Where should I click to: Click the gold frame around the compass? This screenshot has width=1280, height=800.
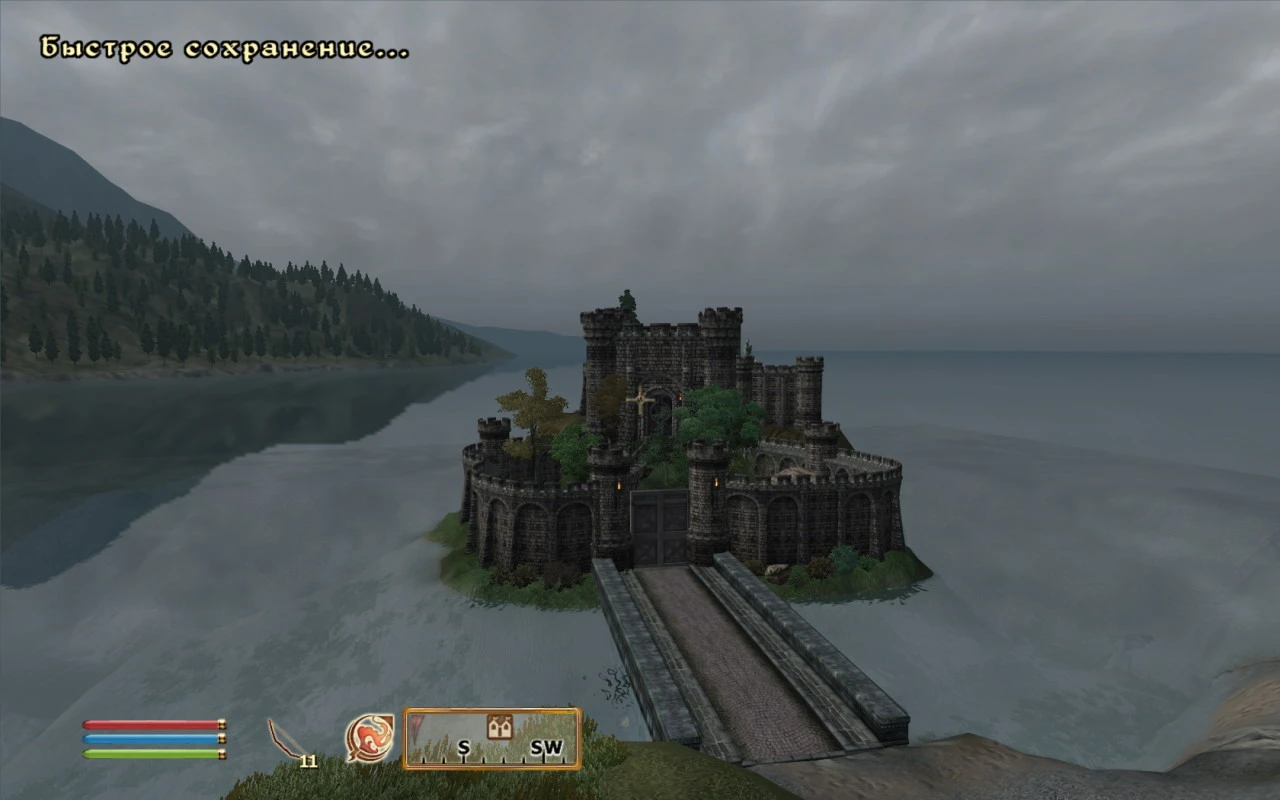click(x=492, y=709)
